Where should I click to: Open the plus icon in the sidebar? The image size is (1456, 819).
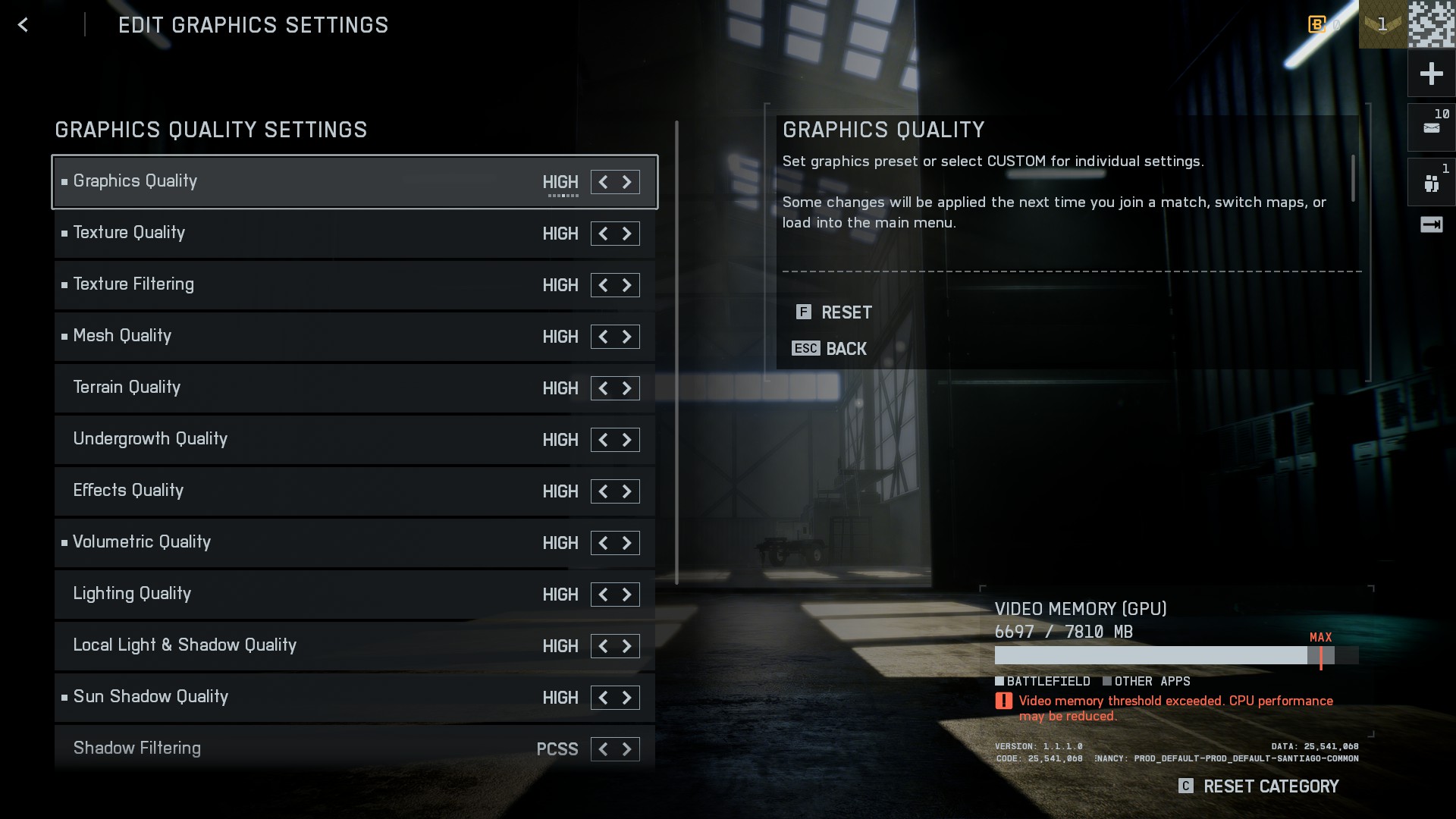[1431, 74]
